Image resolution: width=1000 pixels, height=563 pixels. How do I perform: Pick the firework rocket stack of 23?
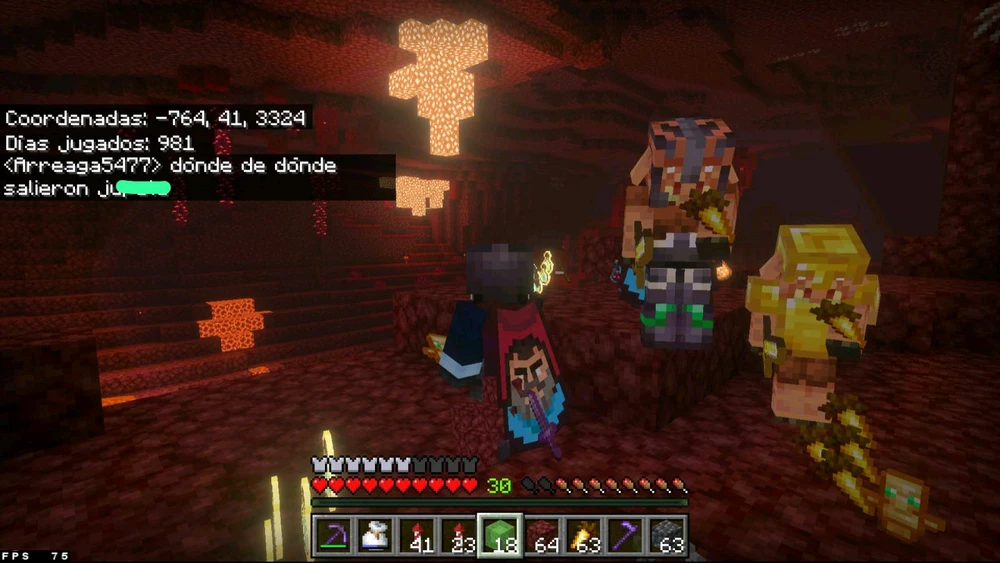coord(459,536)
